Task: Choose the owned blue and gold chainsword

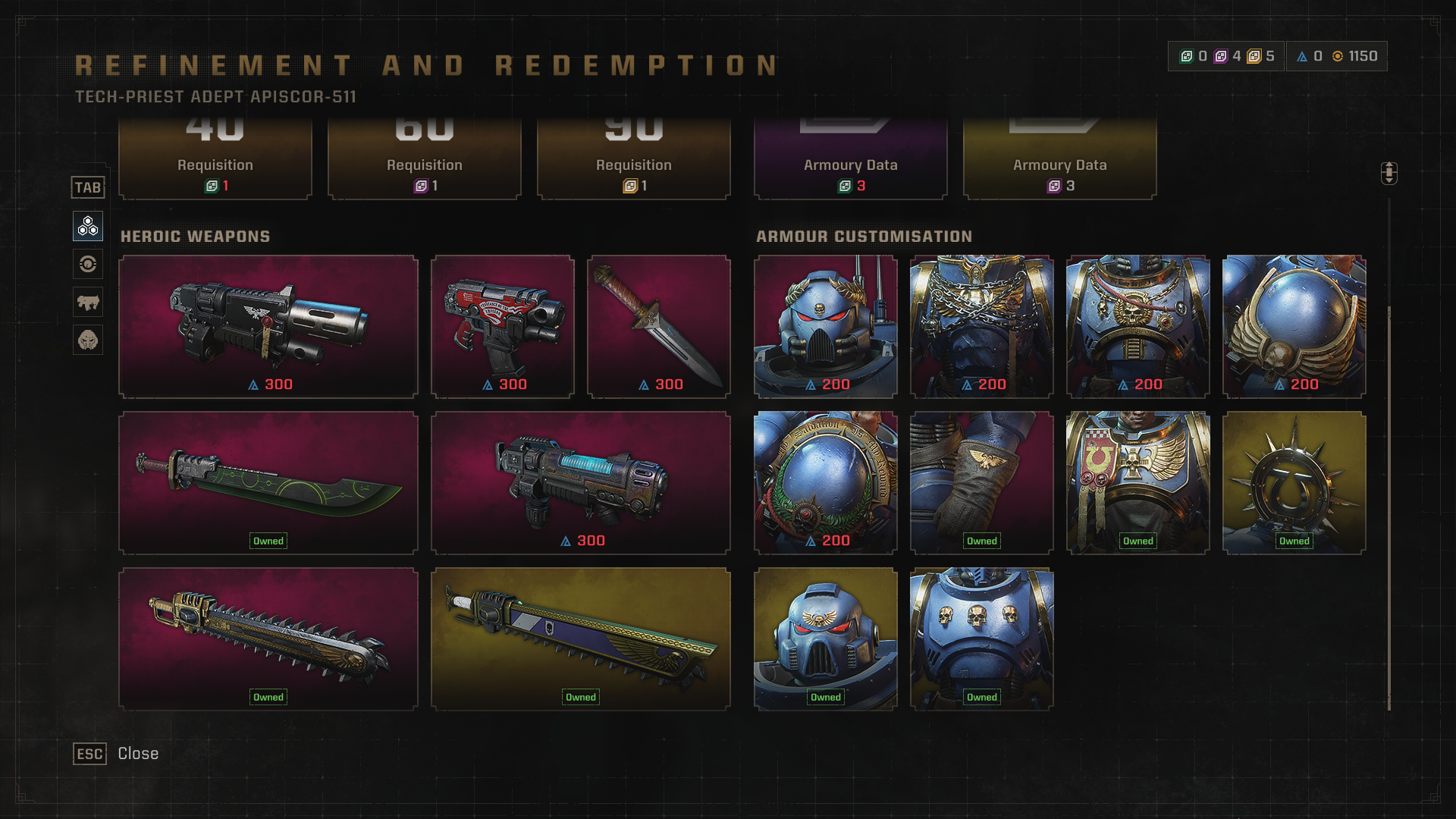Action: 581,639
